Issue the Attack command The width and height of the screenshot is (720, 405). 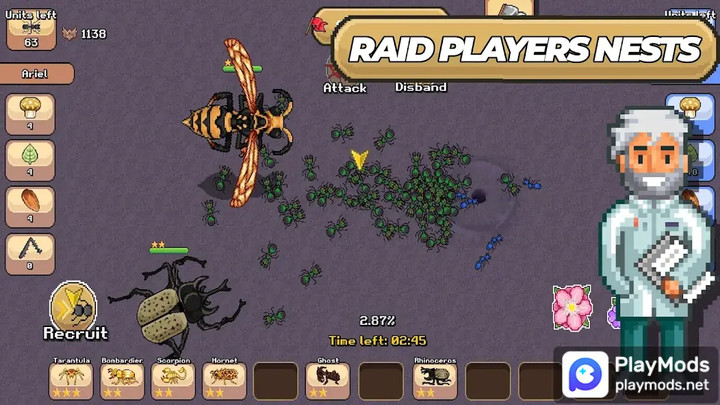[344, 87]
